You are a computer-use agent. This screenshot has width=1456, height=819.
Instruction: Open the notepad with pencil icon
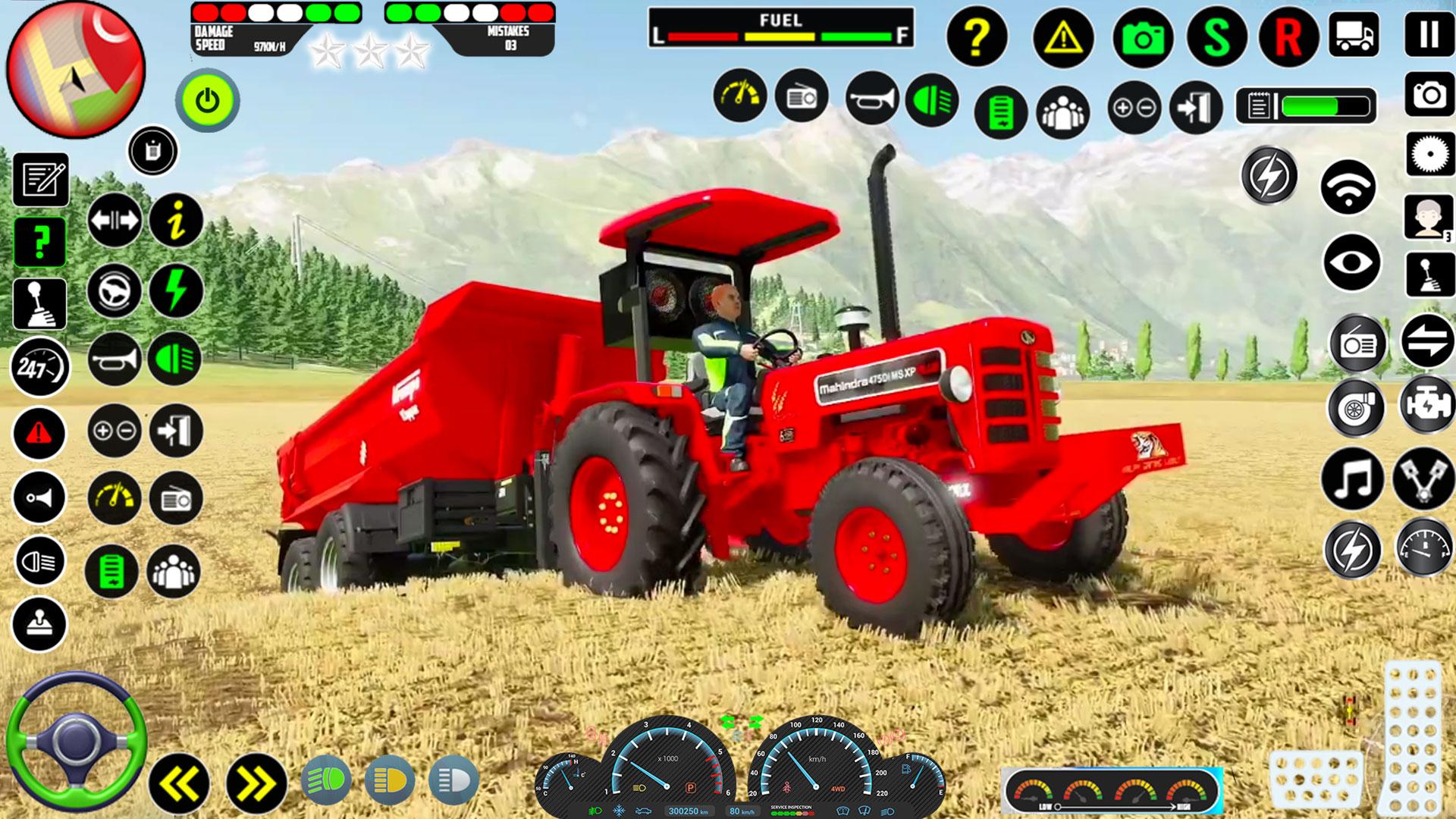click(40, 180)
